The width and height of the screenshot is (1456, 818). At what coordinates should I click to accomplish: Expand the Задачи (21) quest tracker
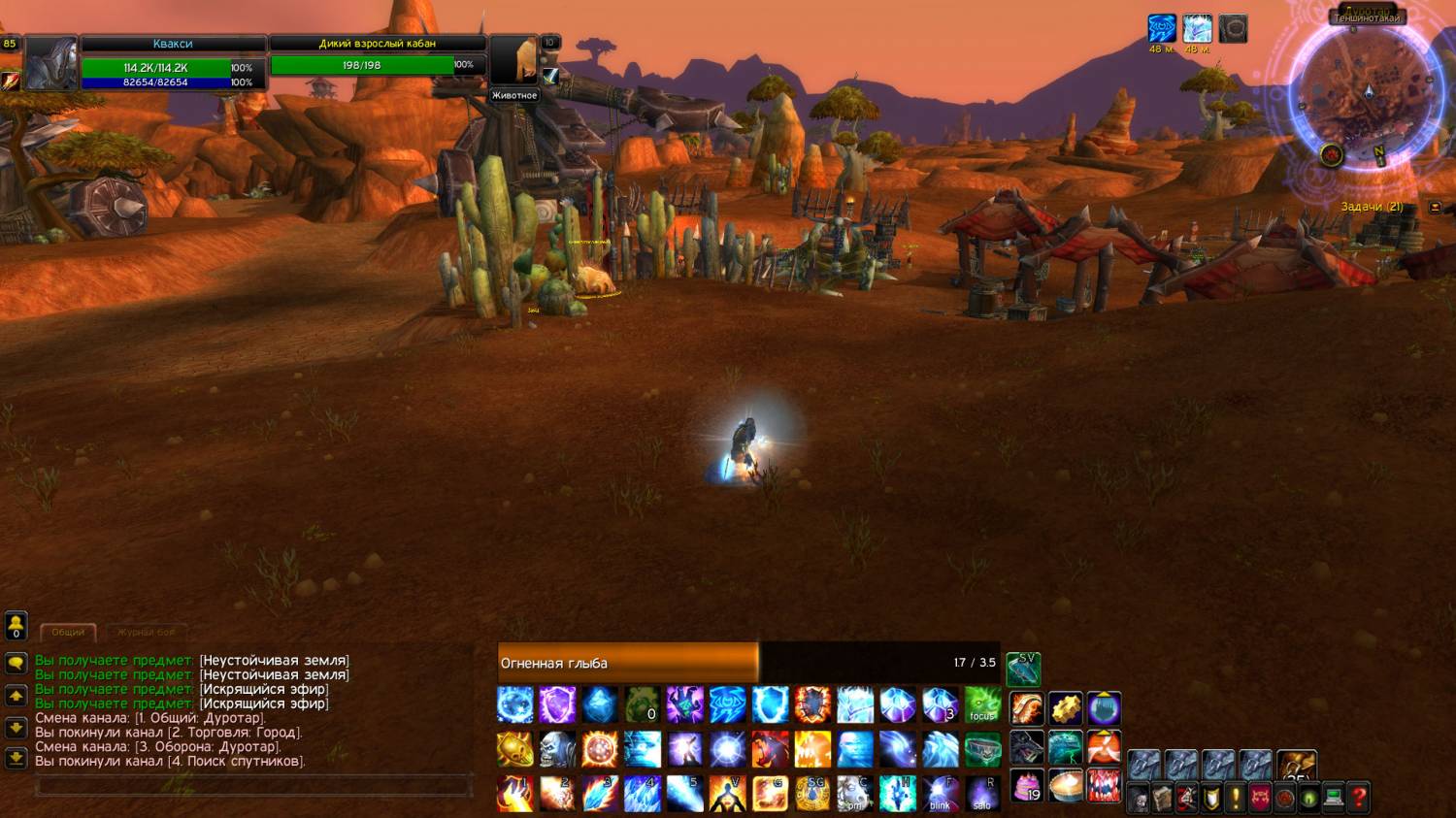tap(1435, 207)
